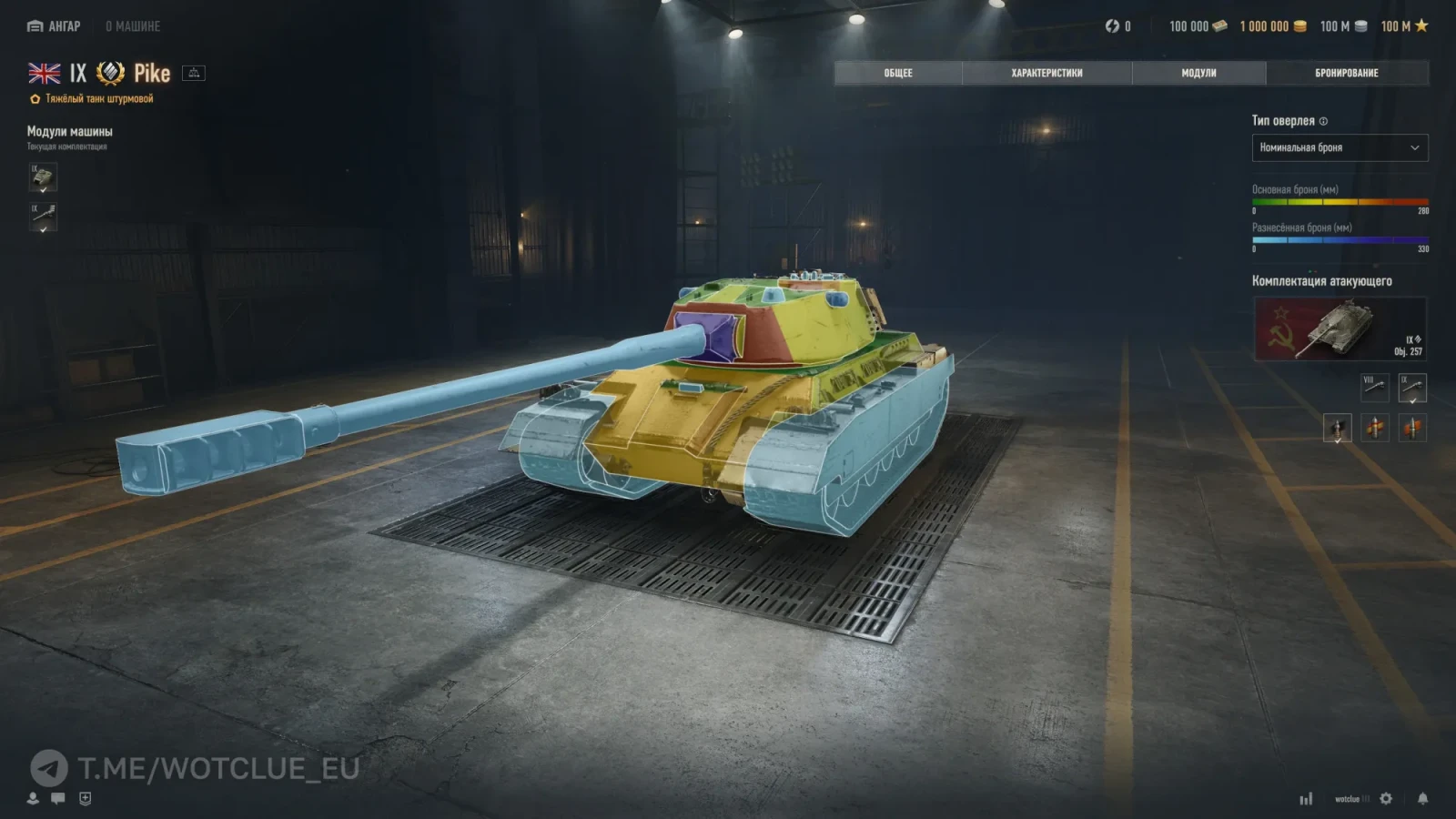Select the premium shell with yellow stripes

1375,428
